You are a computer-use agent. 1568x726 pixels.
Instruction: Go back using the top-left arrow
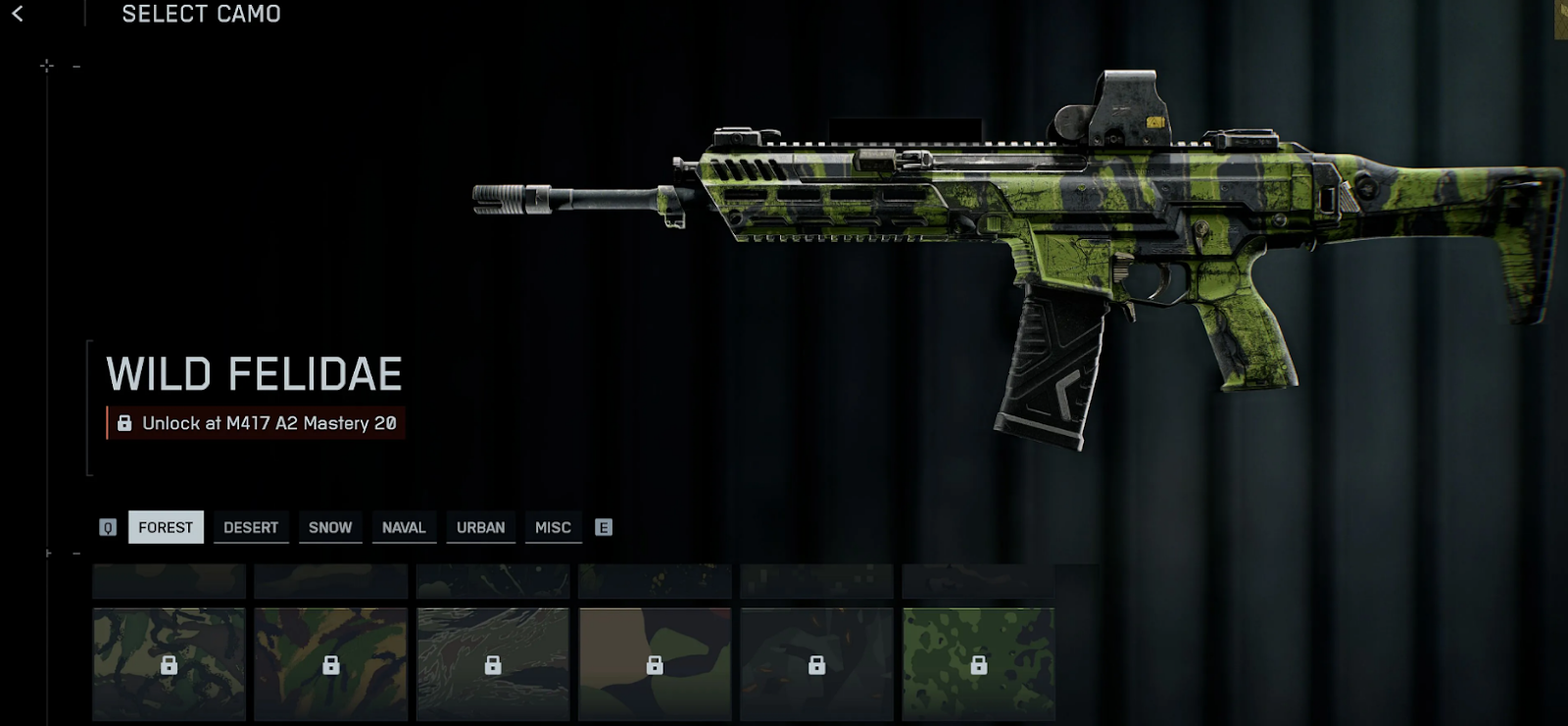click(x=18, y=14)
